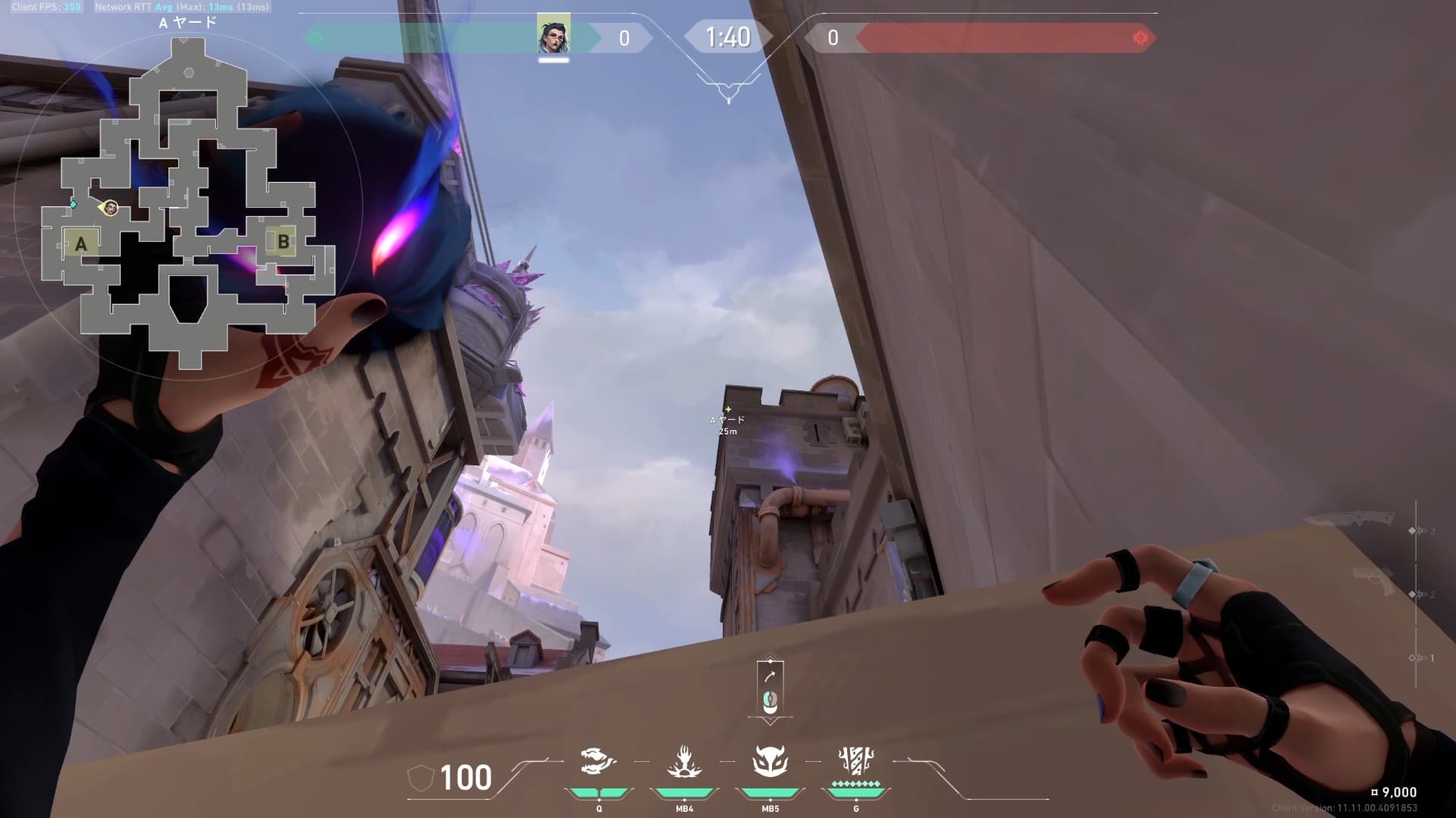Click the player icon on the minimap
Screen dimensions: 1456x818
pyautogui.click(x=111, y=208)
